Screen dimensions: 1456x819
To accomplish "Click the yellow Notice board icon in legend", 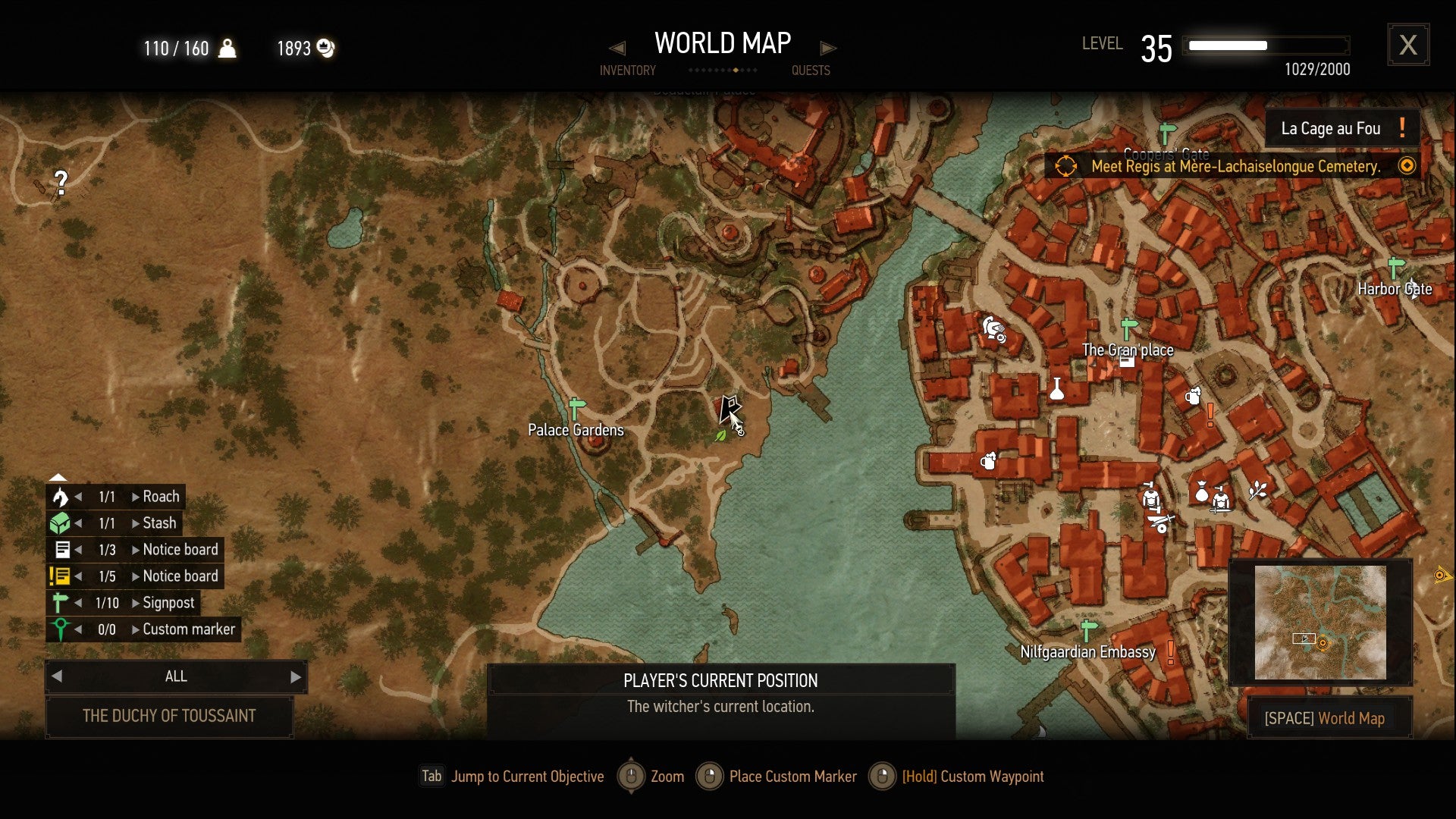I will tap(61, 576).
